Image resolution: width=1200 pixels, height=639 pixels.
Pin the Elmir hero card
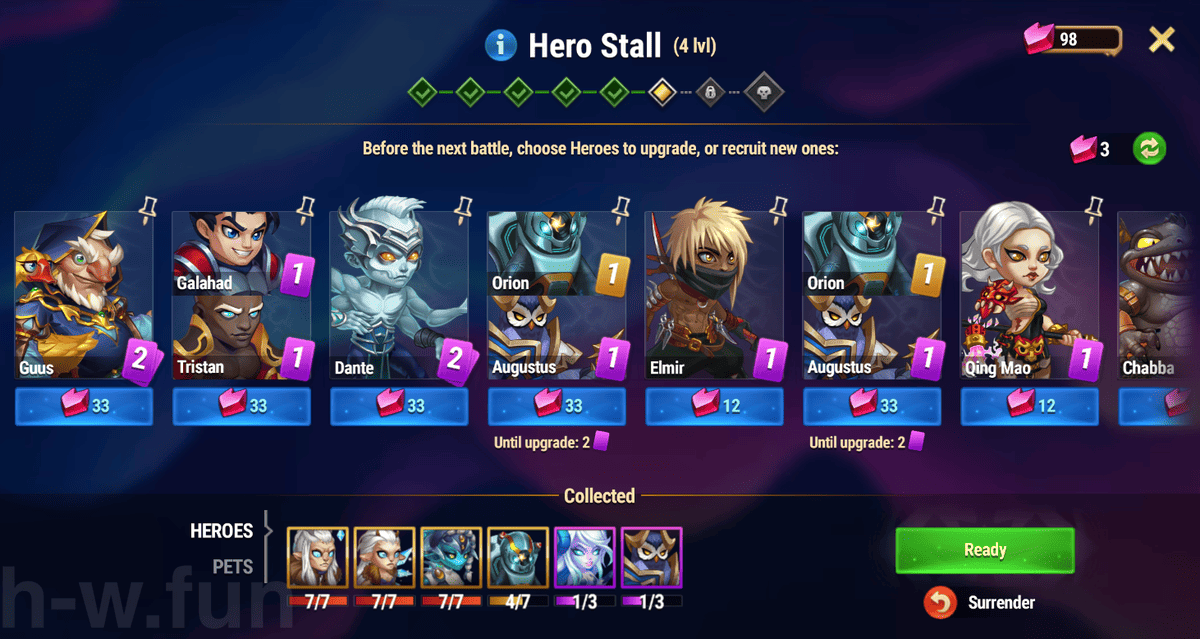pyautogui.click(x=779, y=207)
